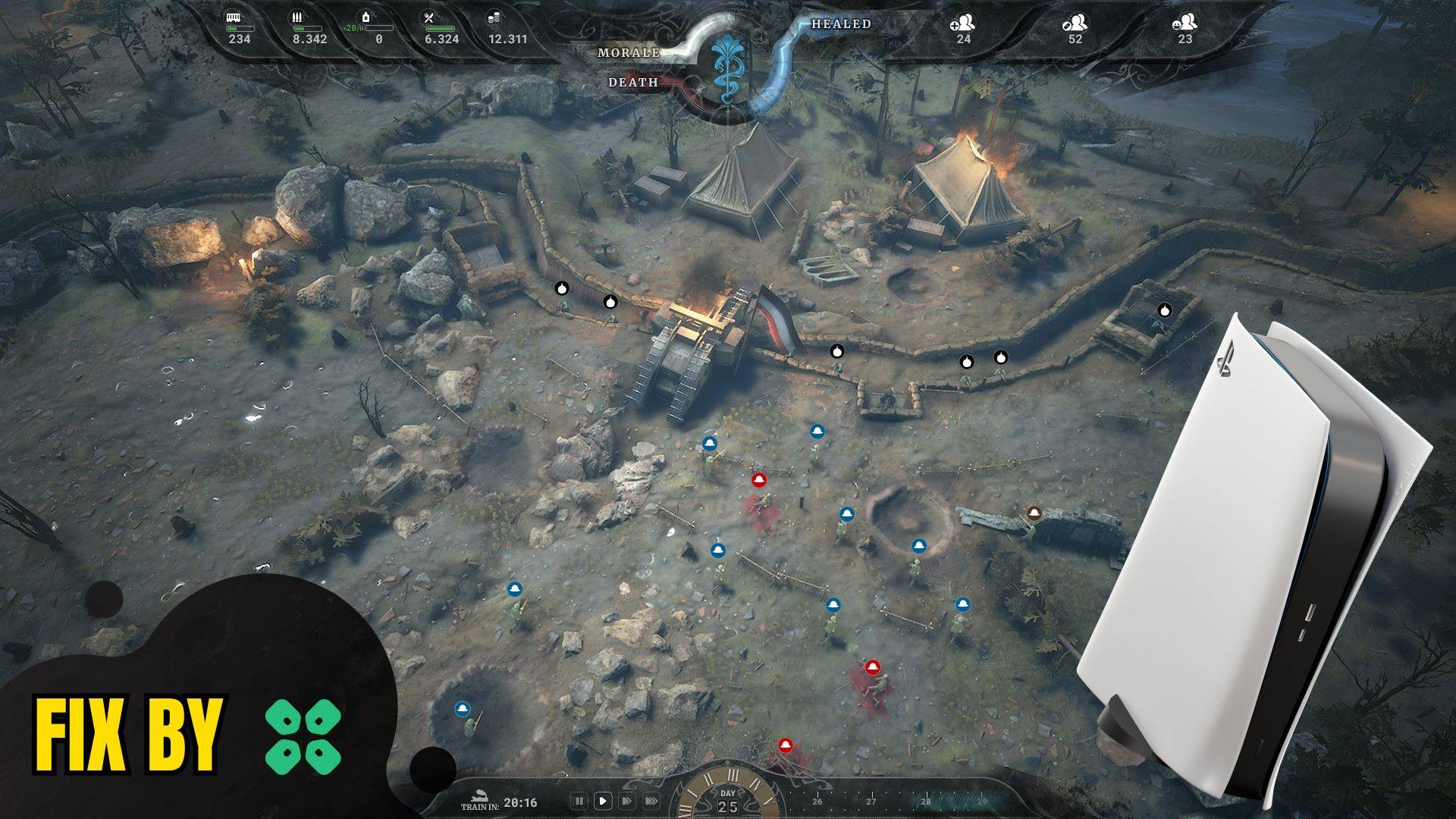Viewport: 1456px width, 819px height.
Task: Click the healed personnel icon showing 24
Action: (x=962, y=24)
